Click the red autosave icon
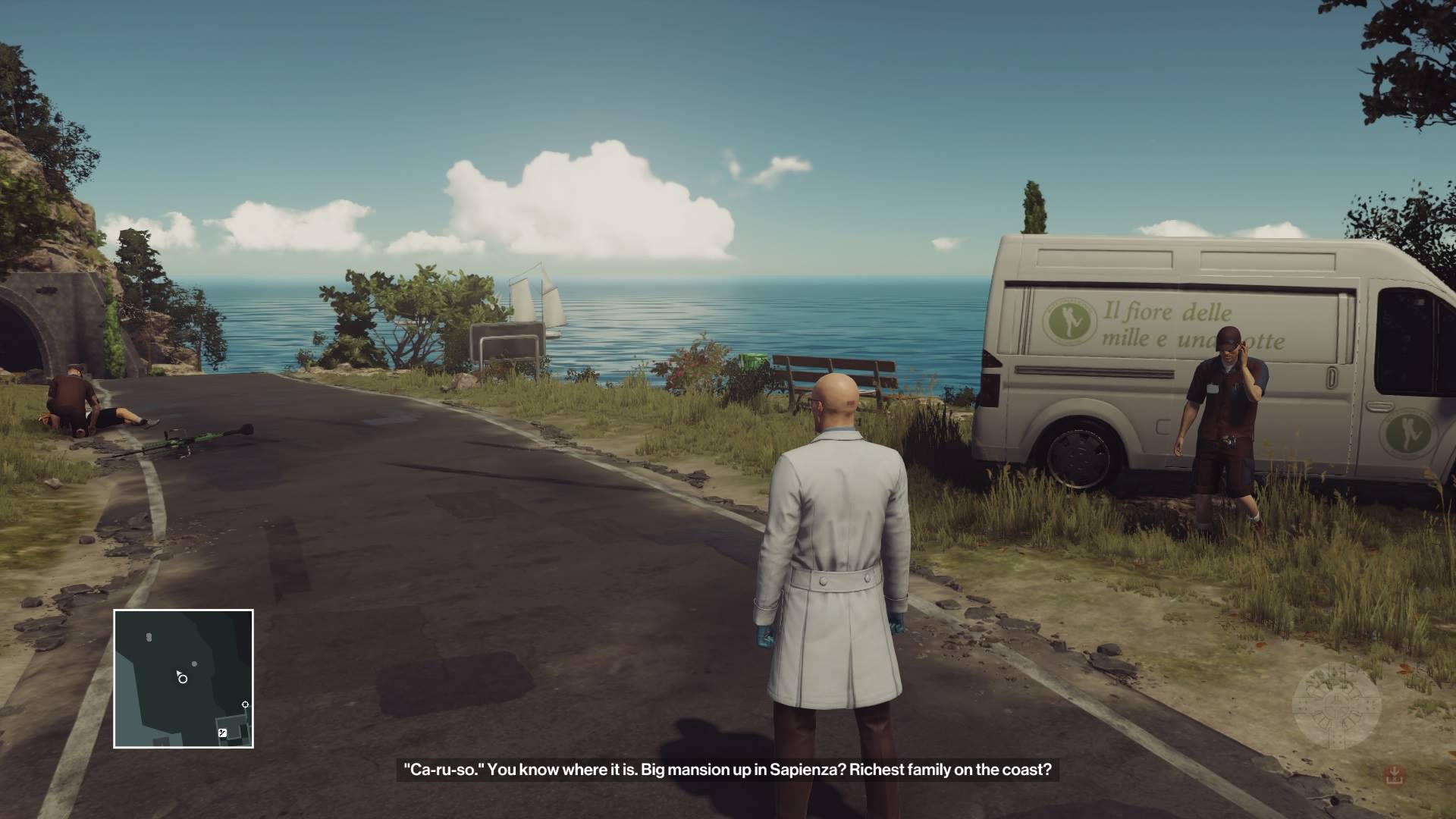The height and width of the screenshot is (819, 1456). pos(1393,775)
